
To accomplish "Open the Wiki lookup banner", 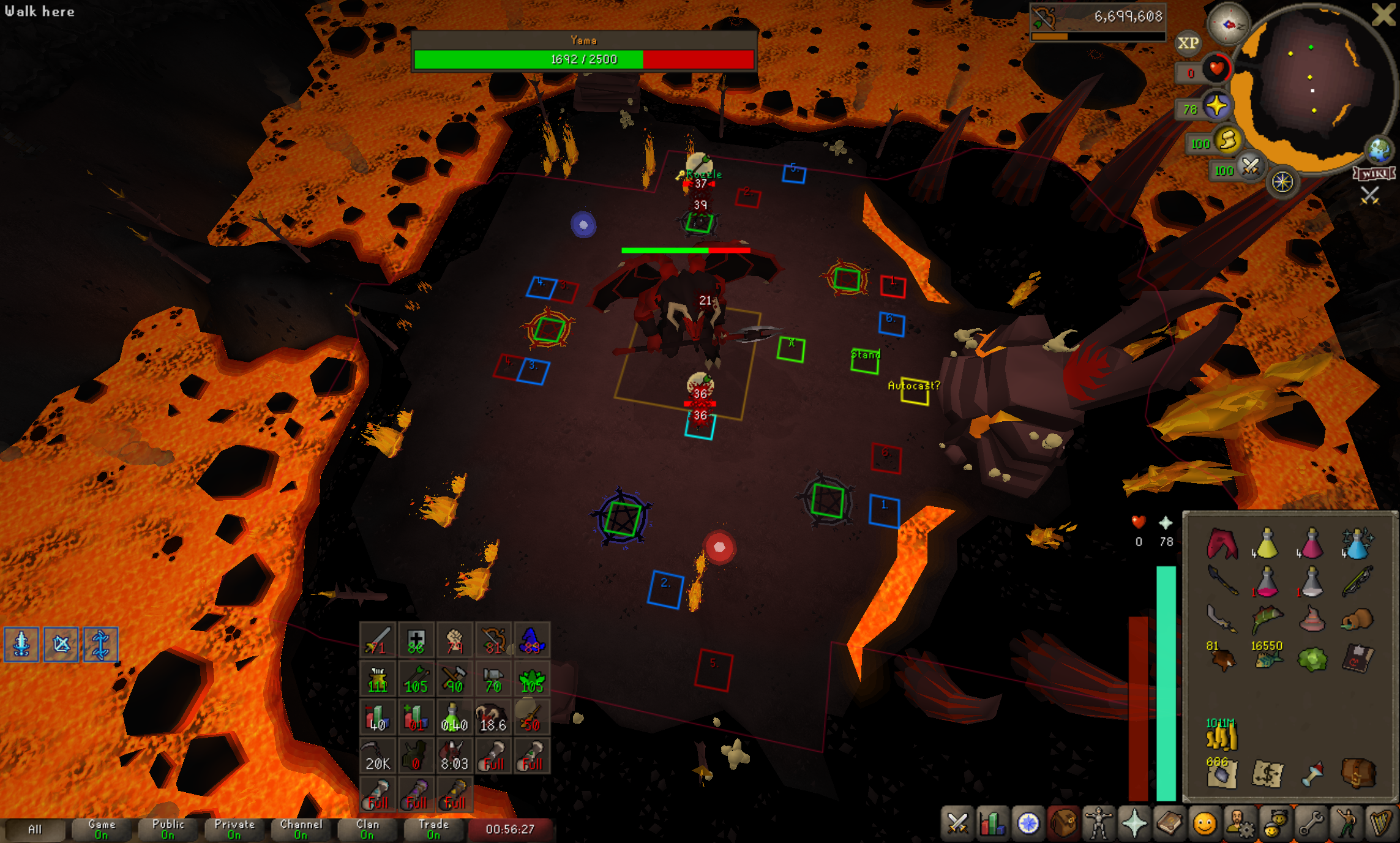I will (1374, 174).
